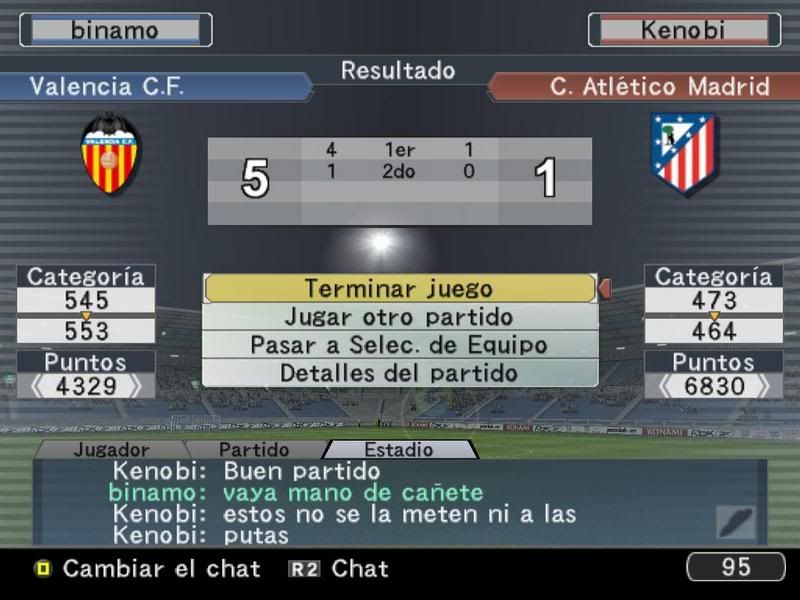Image resolution: width=800 pixels, height=600 pixels.
Task: View Detalles del partido
Action: pyautogui.click(x=399, y=373)
